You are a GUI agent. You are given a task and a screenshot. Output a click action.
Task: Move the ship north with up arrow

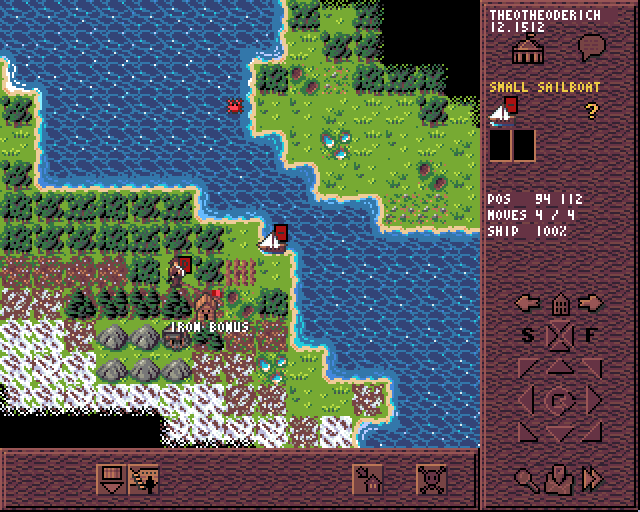pos(560,368)
